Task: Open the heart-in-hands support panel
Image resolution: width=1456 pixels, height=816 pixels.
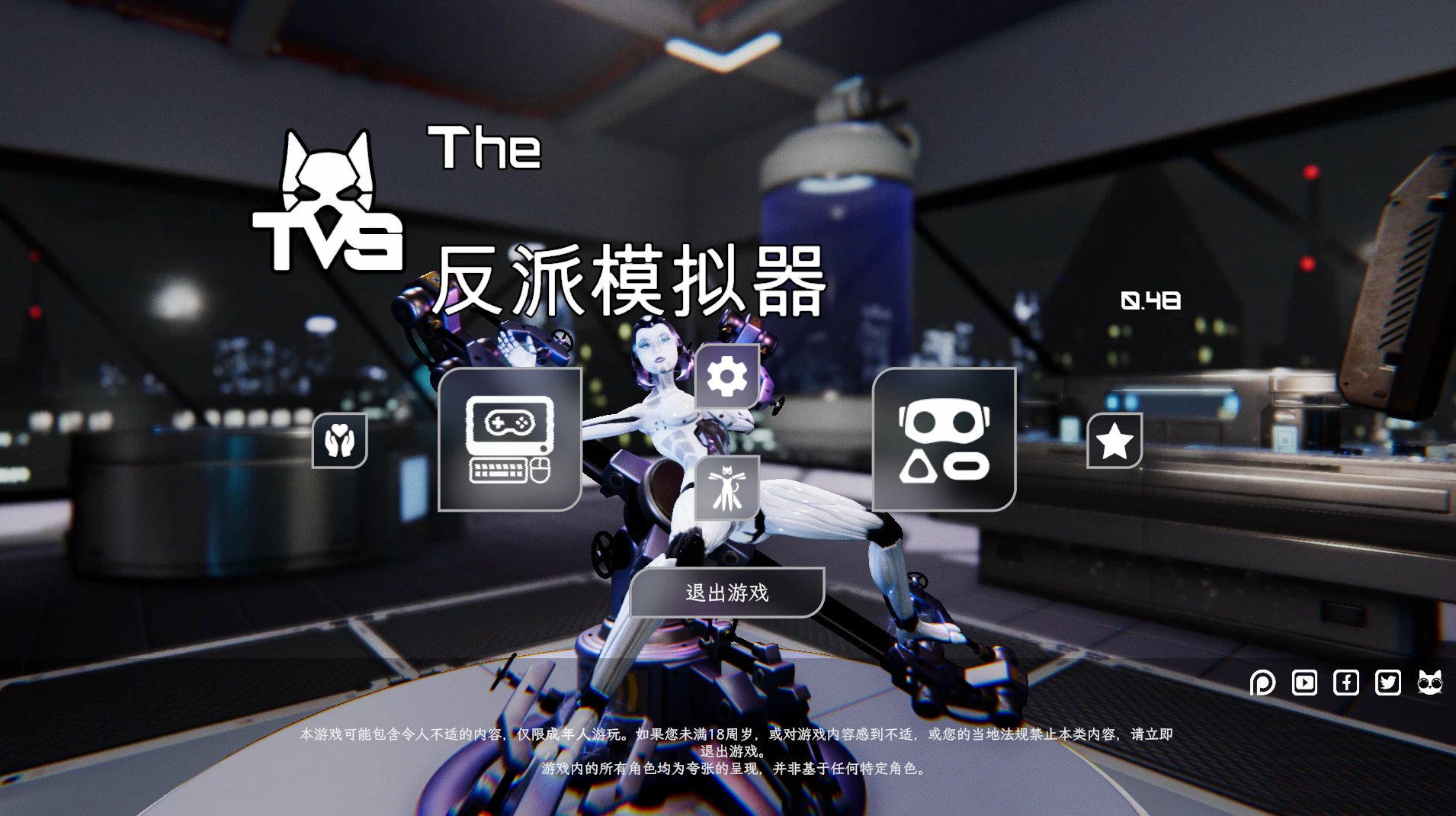Action: (339, 441)
